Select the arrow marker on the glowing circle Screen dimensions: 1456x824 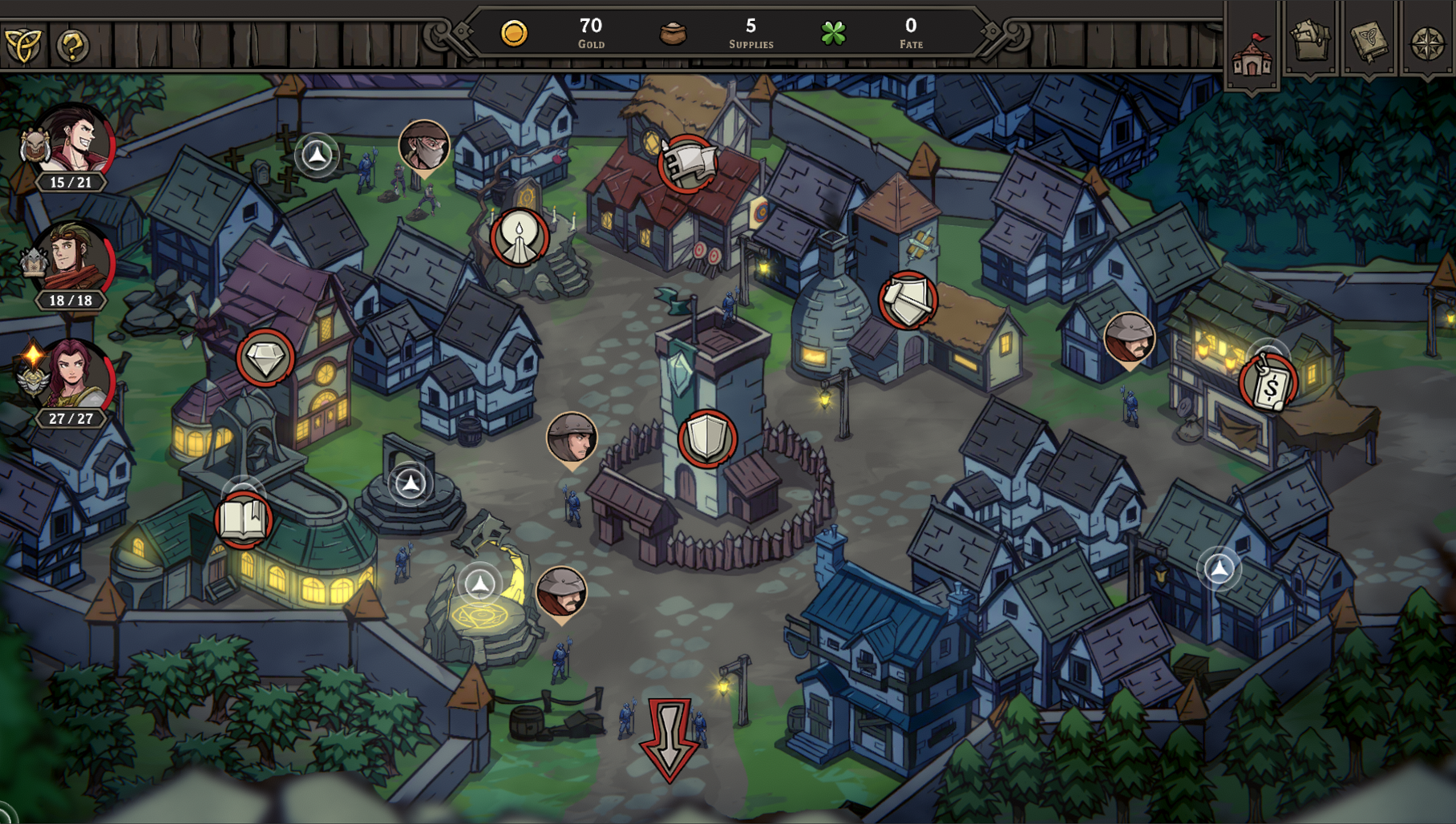(x=480, y=584)
